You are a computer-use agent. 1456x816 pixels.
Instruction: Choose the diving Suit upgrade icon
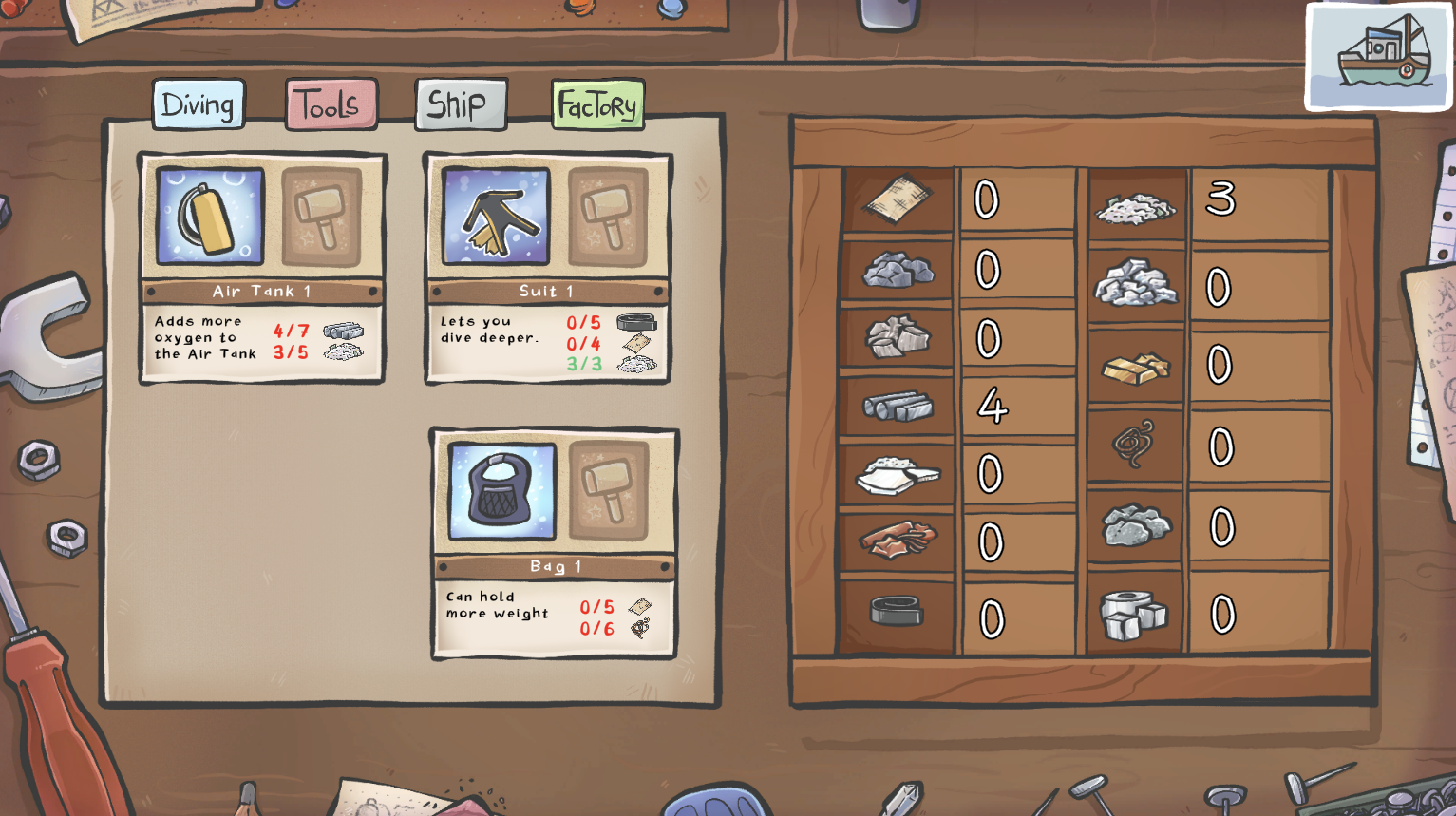coord(496,217)
